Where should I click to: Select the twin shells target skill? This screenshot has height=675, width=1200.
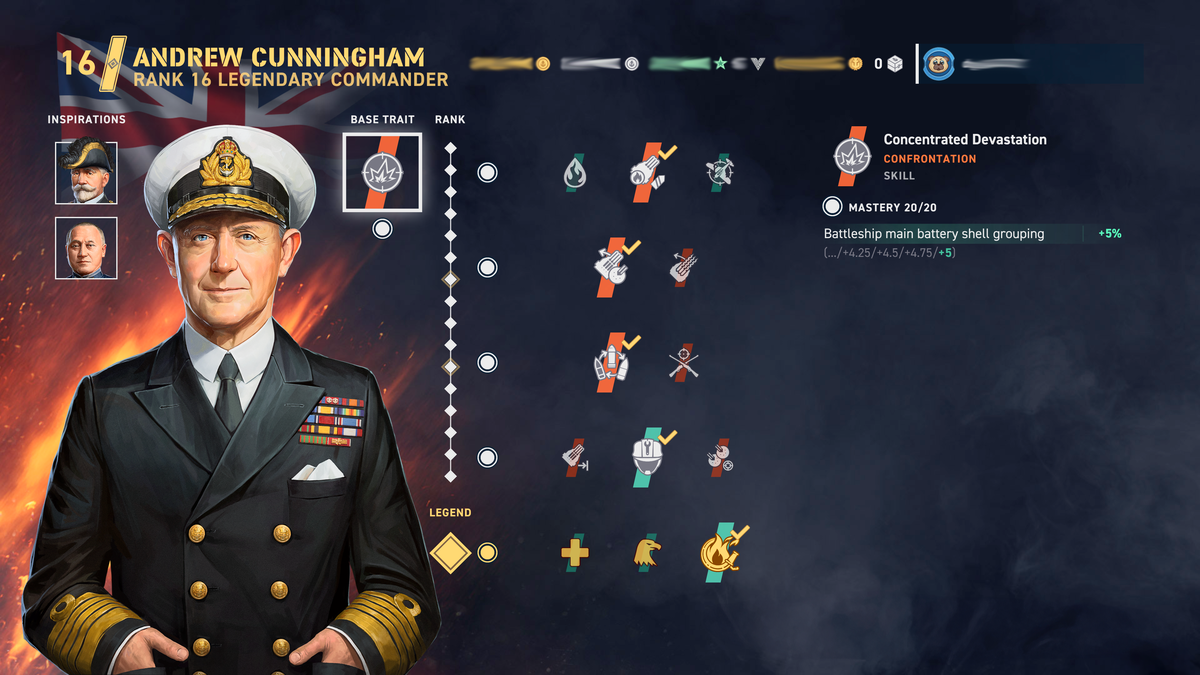719,457
